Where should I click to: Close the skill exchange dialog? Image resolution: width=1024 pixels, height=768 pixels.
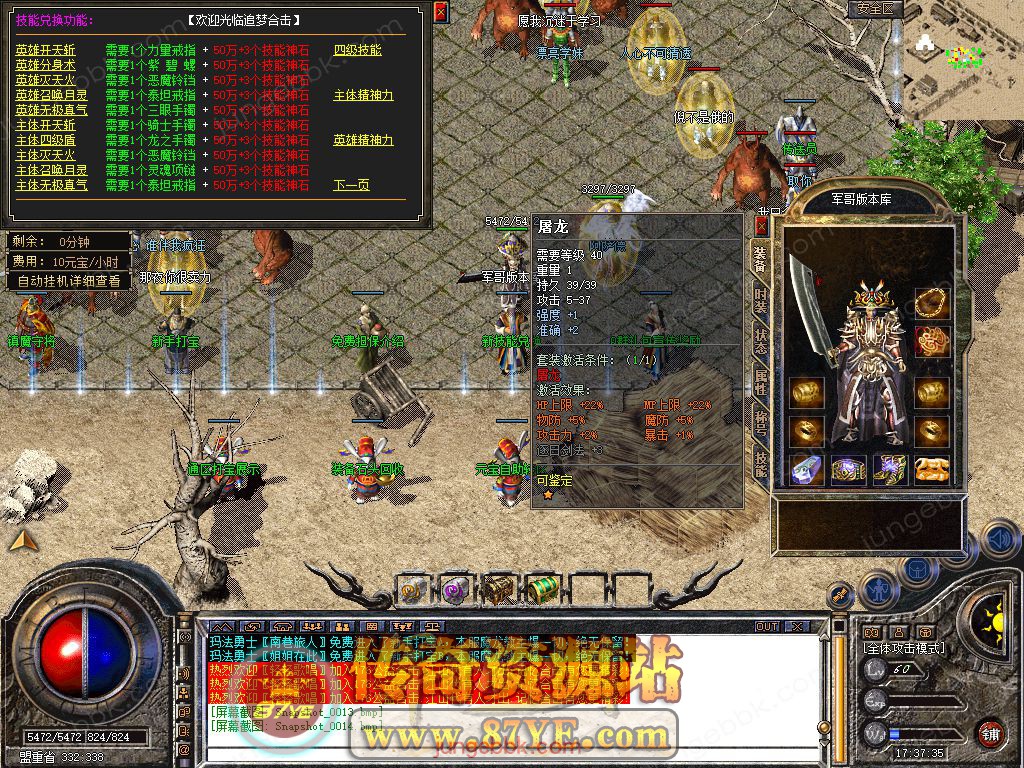tap(441, 12)
